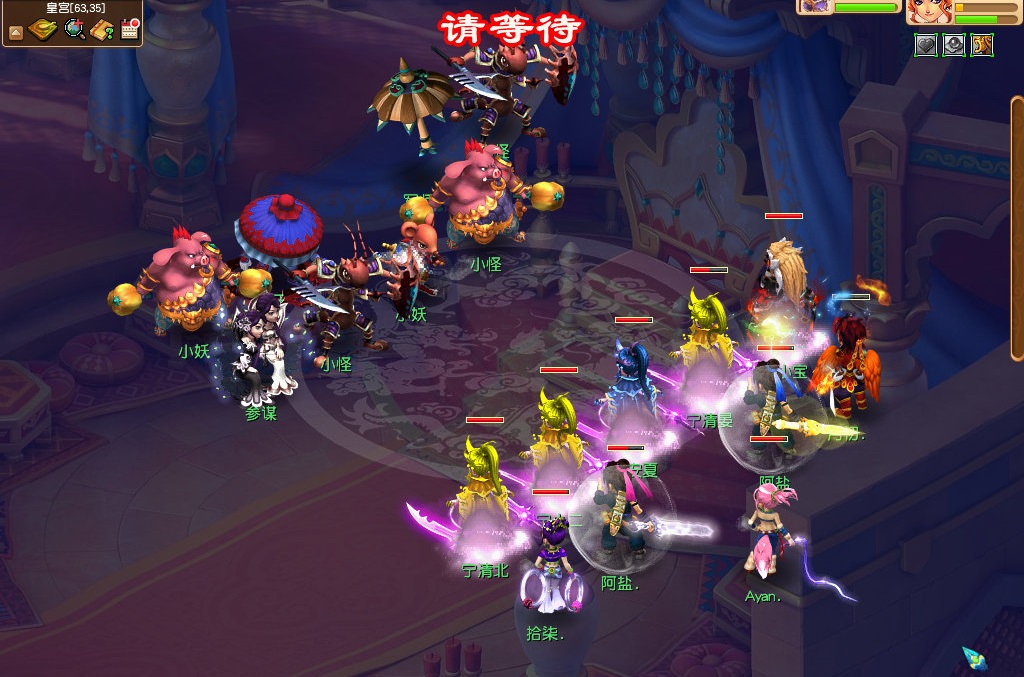Click the grey heart status icon
Viewport: 1024px width, 677px height.
[926, 45]
